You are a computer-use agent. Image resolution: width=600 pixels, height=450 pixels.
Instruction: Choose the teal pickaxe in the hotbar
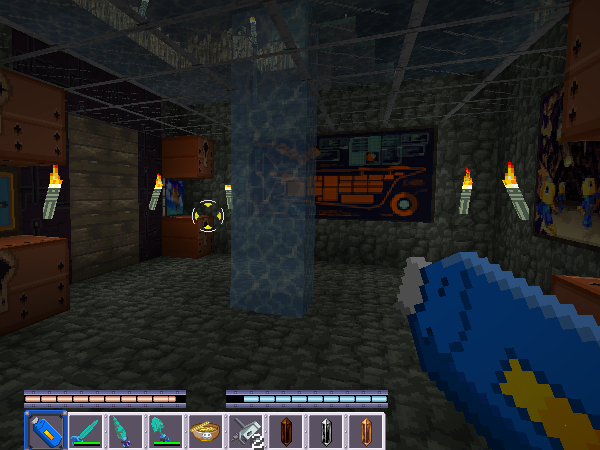pyautogui.click(x=125, y=431)
